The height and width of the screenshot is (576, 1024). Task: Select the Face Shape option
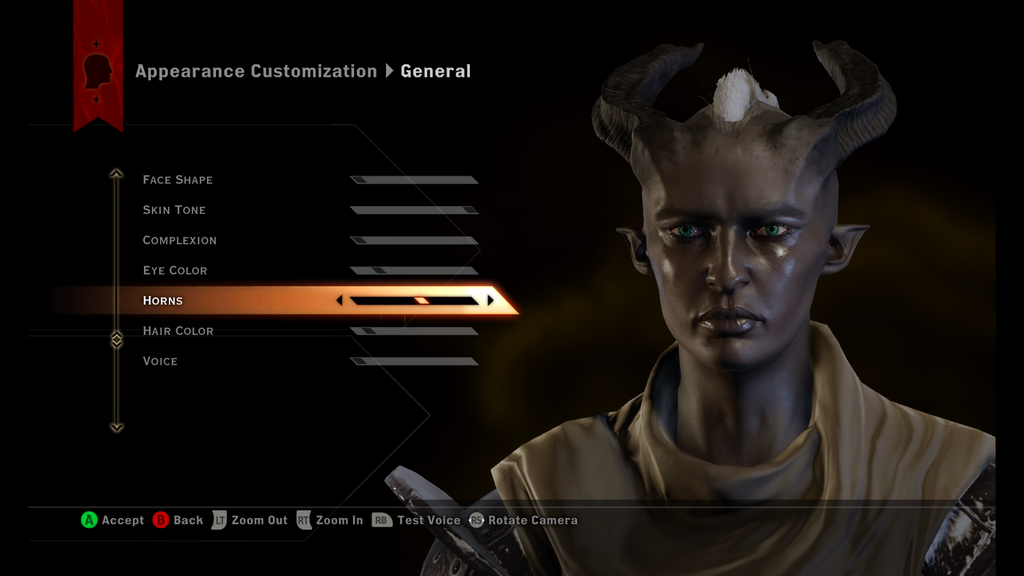(178, 180)
